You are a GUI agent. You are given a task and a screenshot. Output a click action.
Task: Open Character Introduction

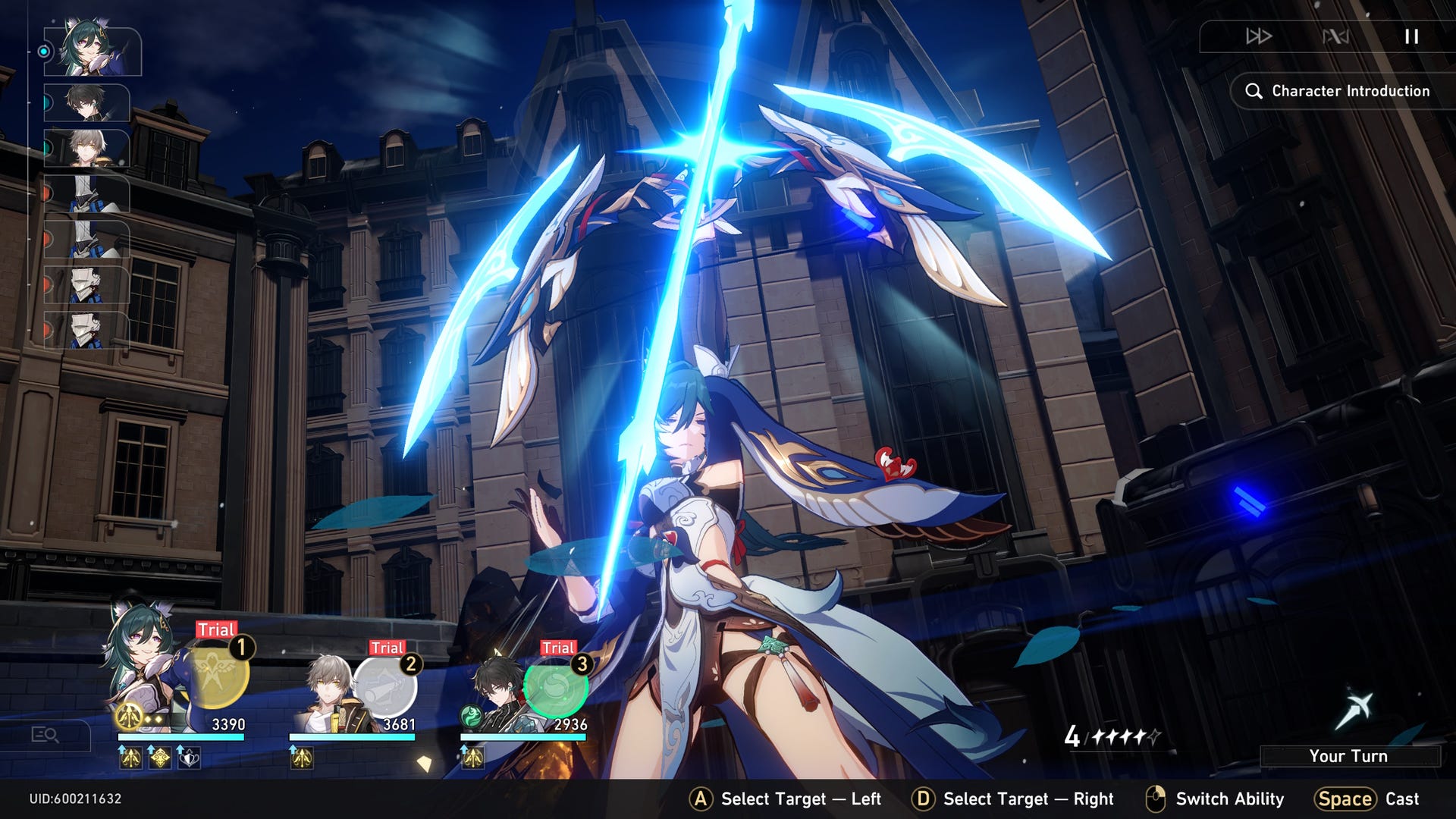1340,91
